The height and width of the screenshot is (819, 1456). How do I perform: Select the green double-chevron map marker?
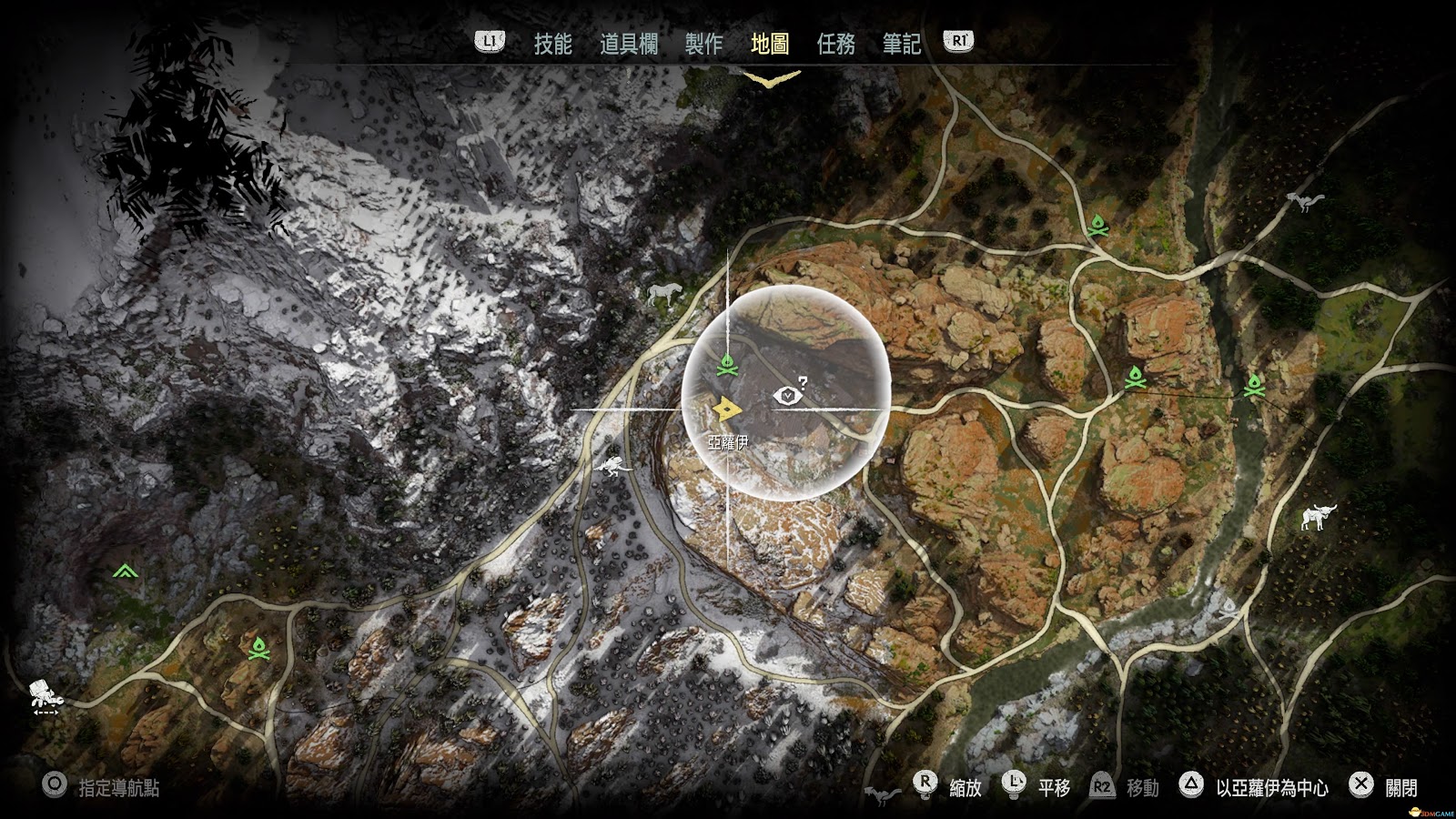[x=125, y=571]
